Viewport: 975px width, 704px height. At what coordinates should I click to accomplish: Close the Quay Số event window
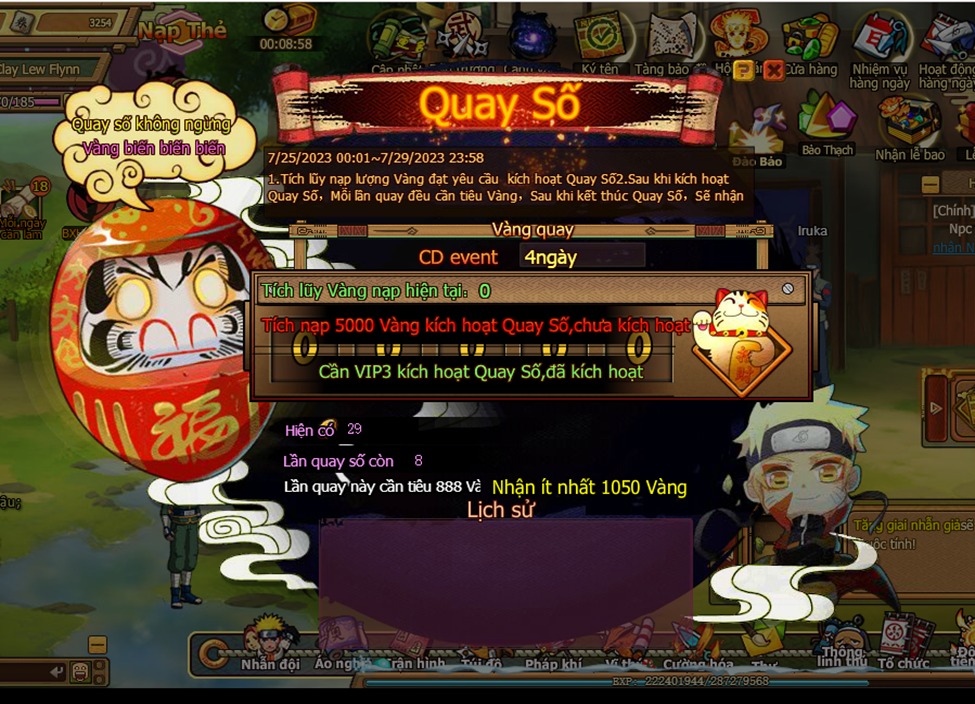pyautogui.click(x=773, y=70)
